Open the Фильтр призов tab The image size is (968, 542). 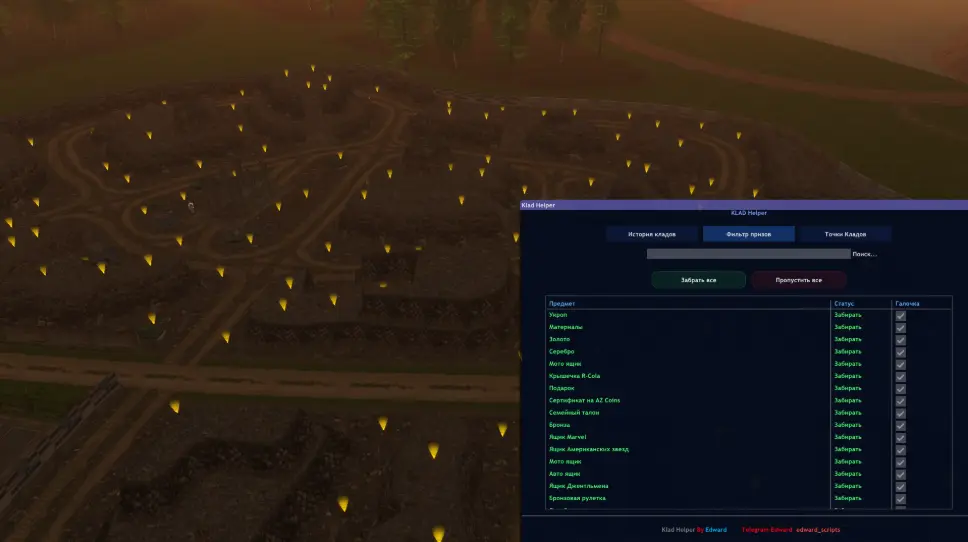748,234
